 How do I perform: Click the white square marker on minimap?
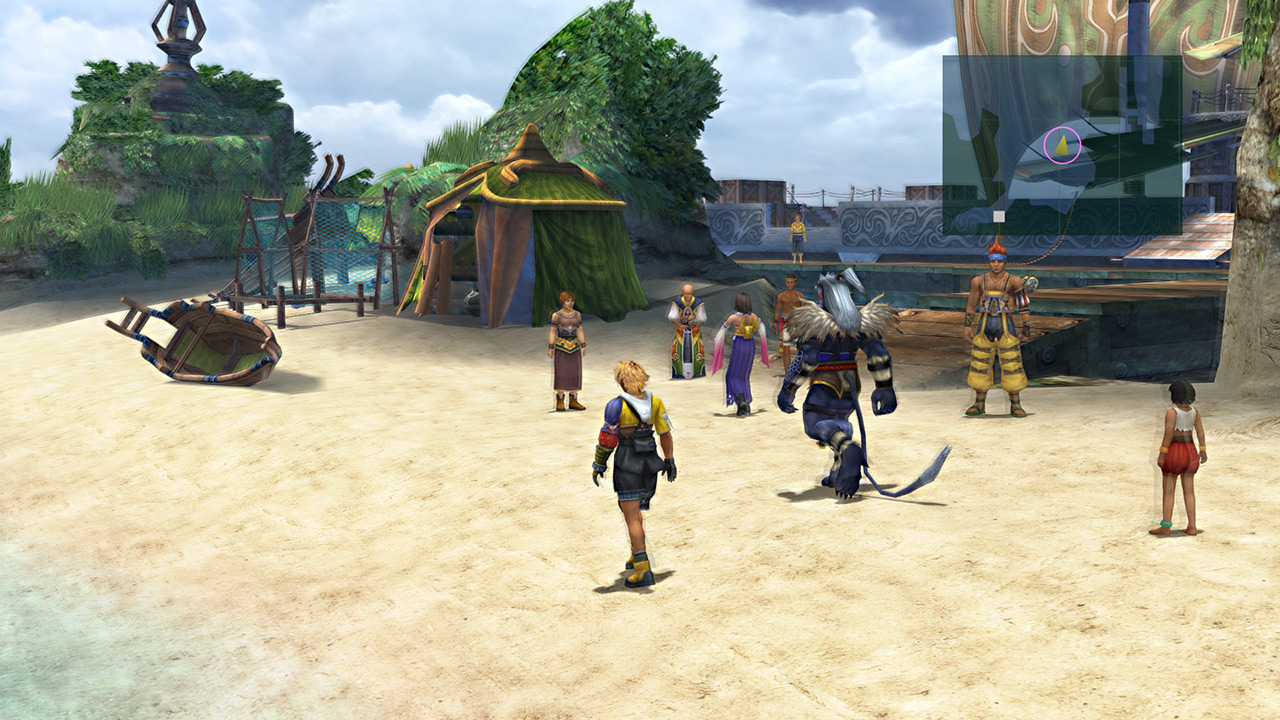(x=998, y=215)
